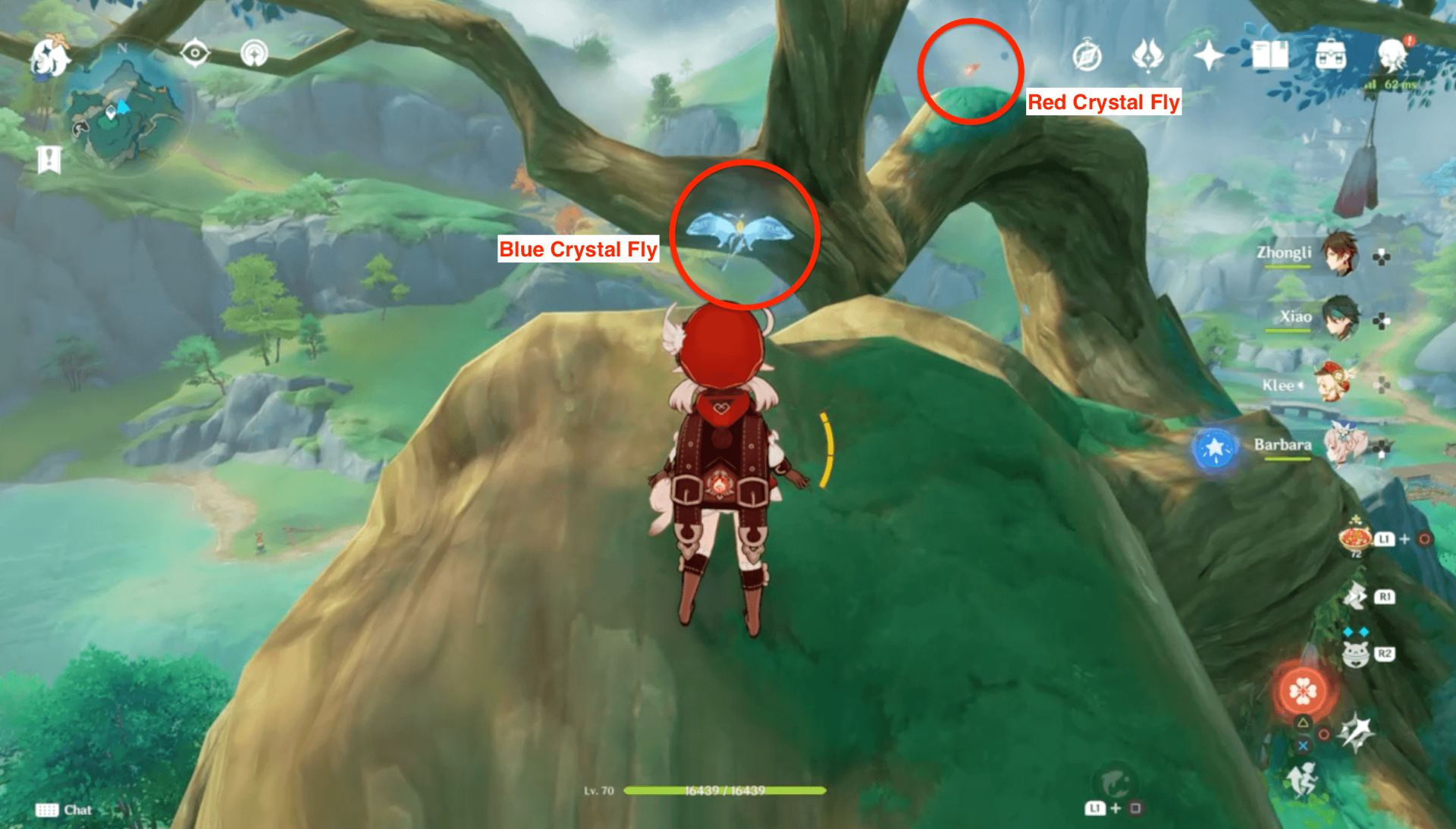This screenshot has width=1456, height=829.
Task: Click the exclamation quest notice below the minimap
Action: [x=50, y=160]
